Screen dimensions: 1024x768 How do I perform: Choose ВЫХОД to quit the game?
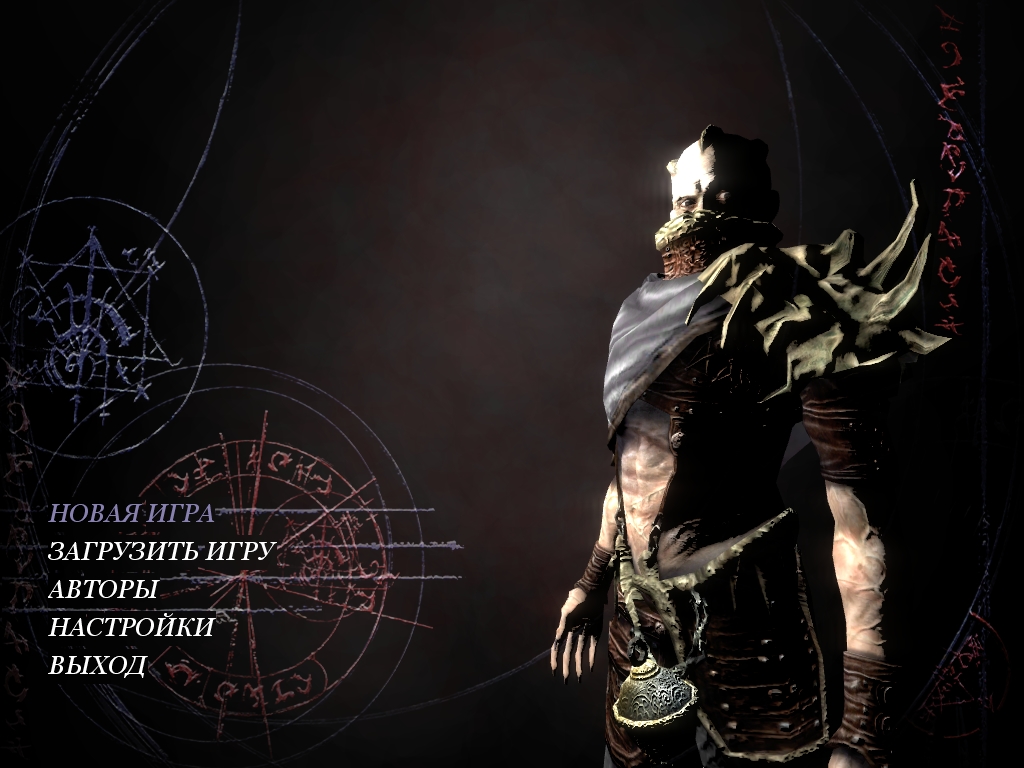pyautogui.click(x=98, y=665)
